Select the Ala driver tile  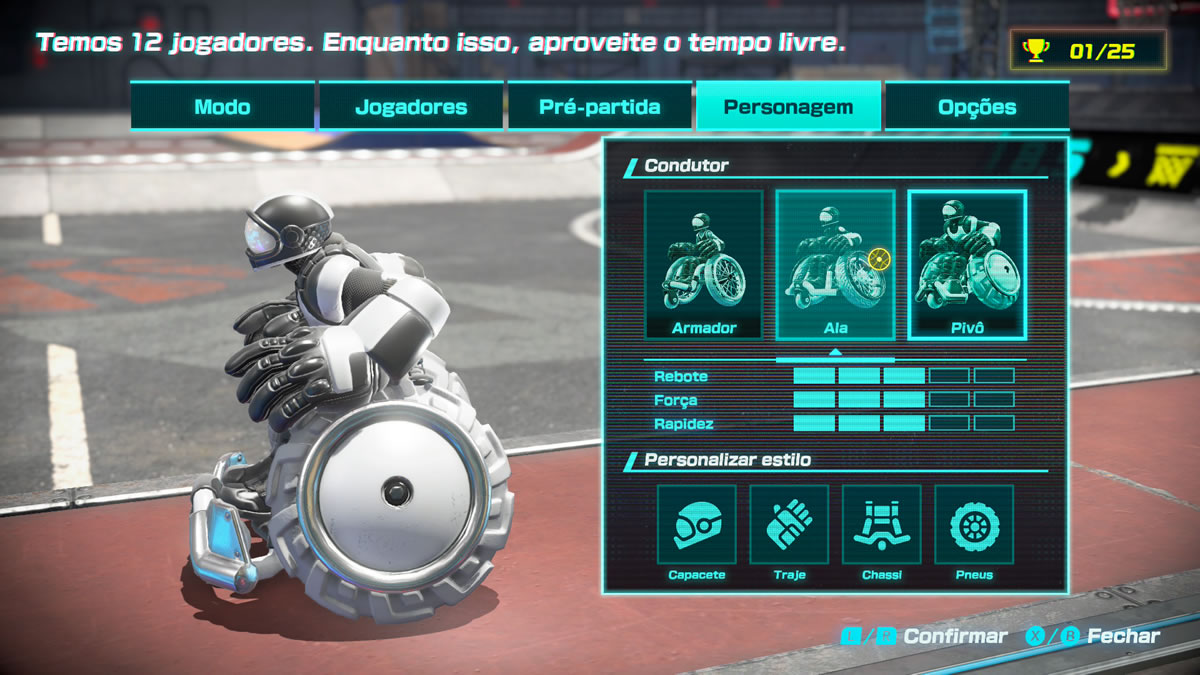835,265
